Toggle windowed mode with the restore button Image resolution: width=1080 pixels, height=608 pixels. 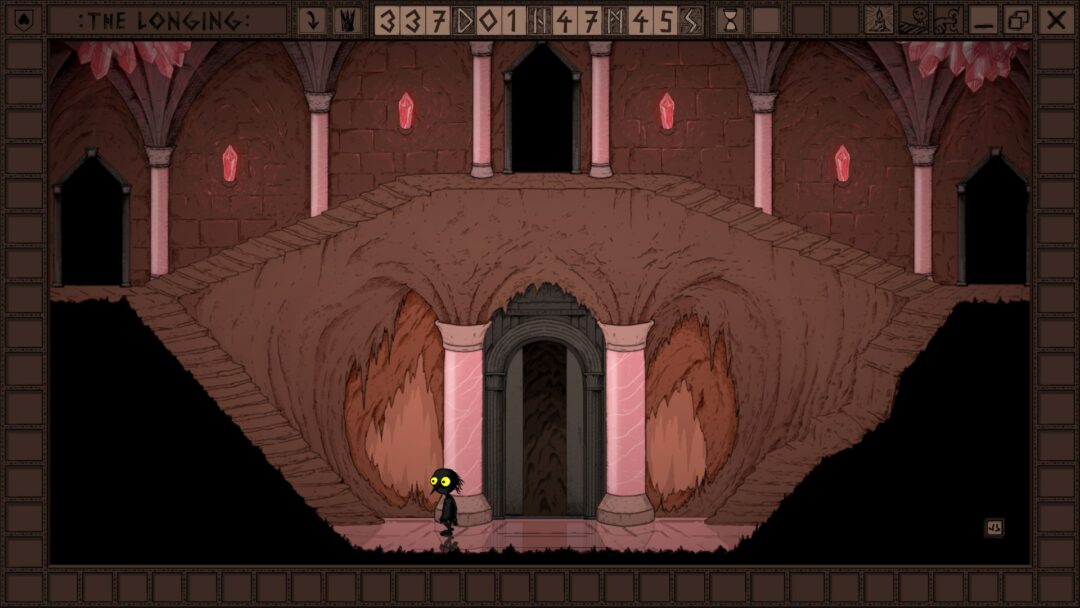pos(1018,20)
